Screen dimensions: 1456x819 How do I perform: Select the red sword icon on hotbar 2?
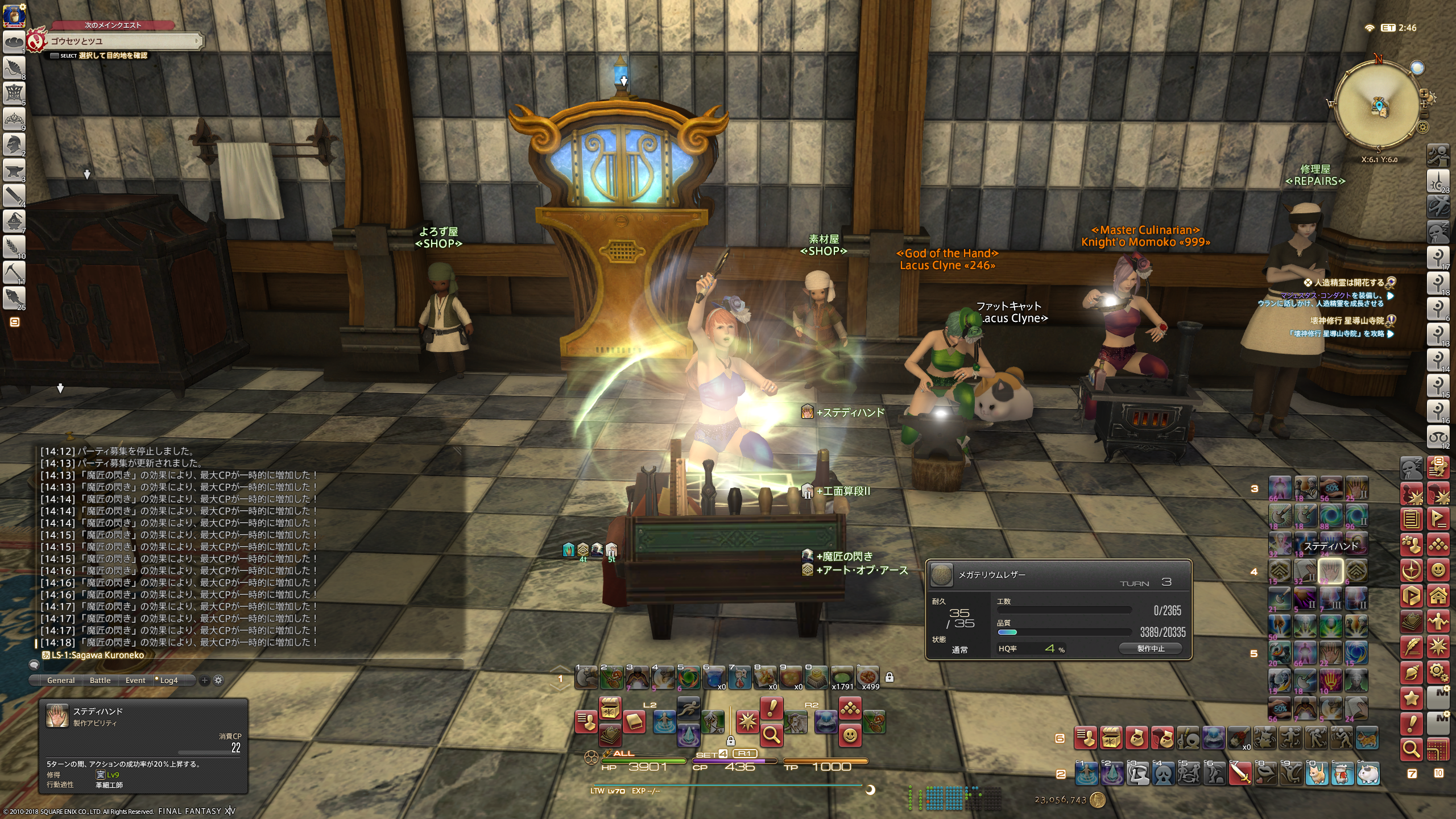(x=1240, y=773)
